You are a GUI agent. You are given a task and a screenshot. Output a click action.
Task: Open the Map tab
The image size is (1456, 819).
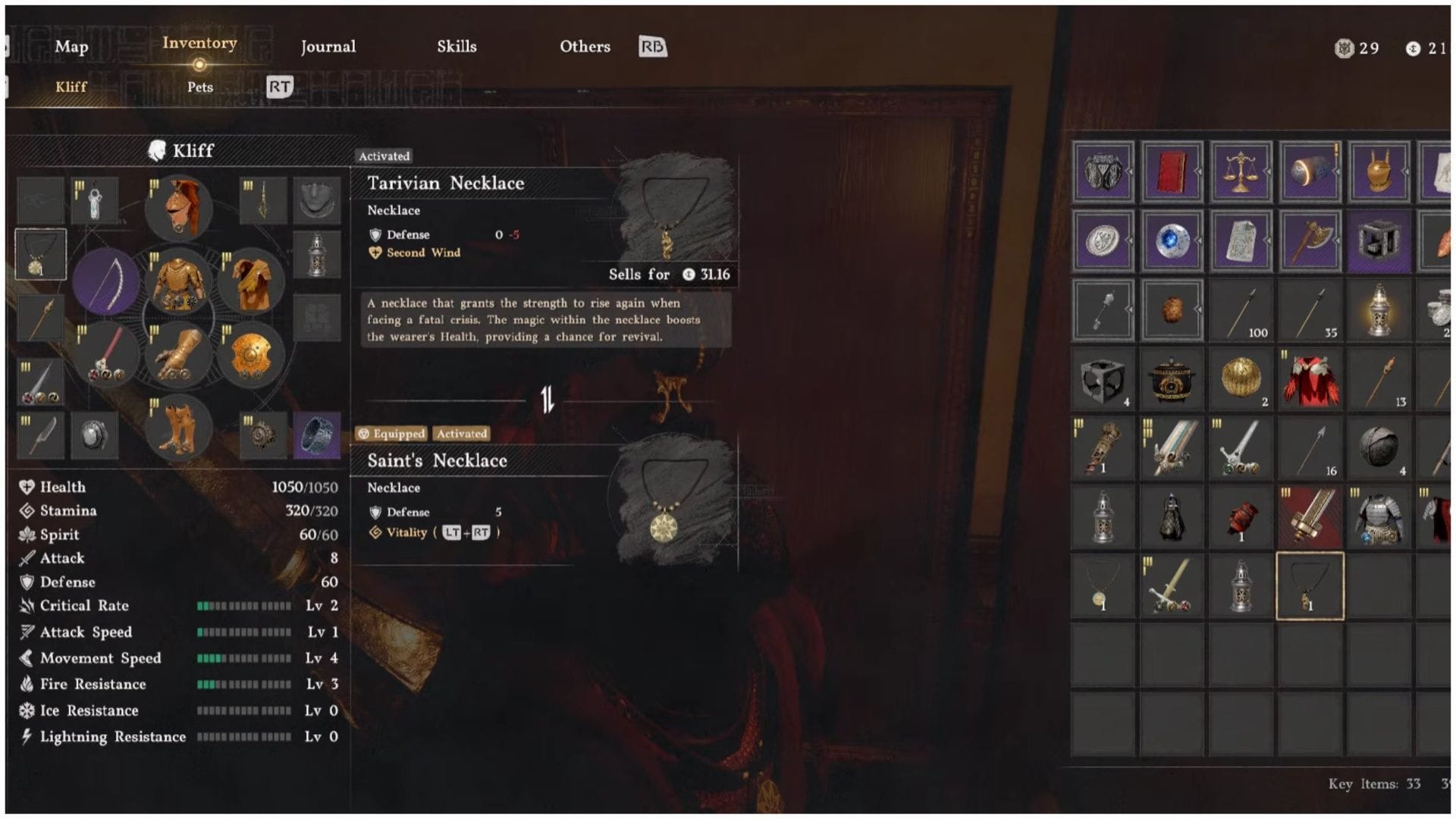pos(71,47)
